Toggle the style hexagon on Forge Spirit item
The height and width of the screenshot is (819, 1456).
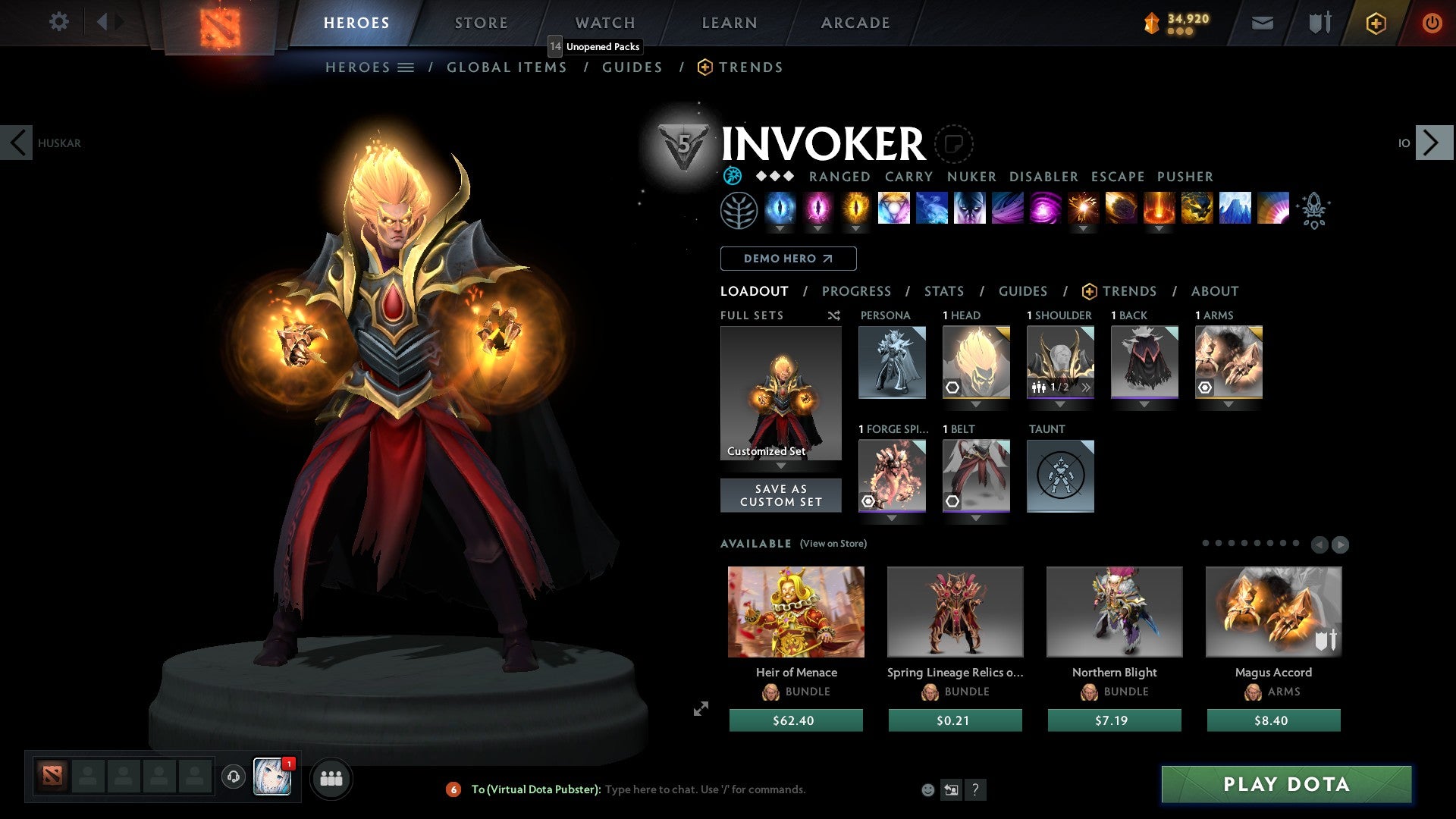tap(867, 501)
